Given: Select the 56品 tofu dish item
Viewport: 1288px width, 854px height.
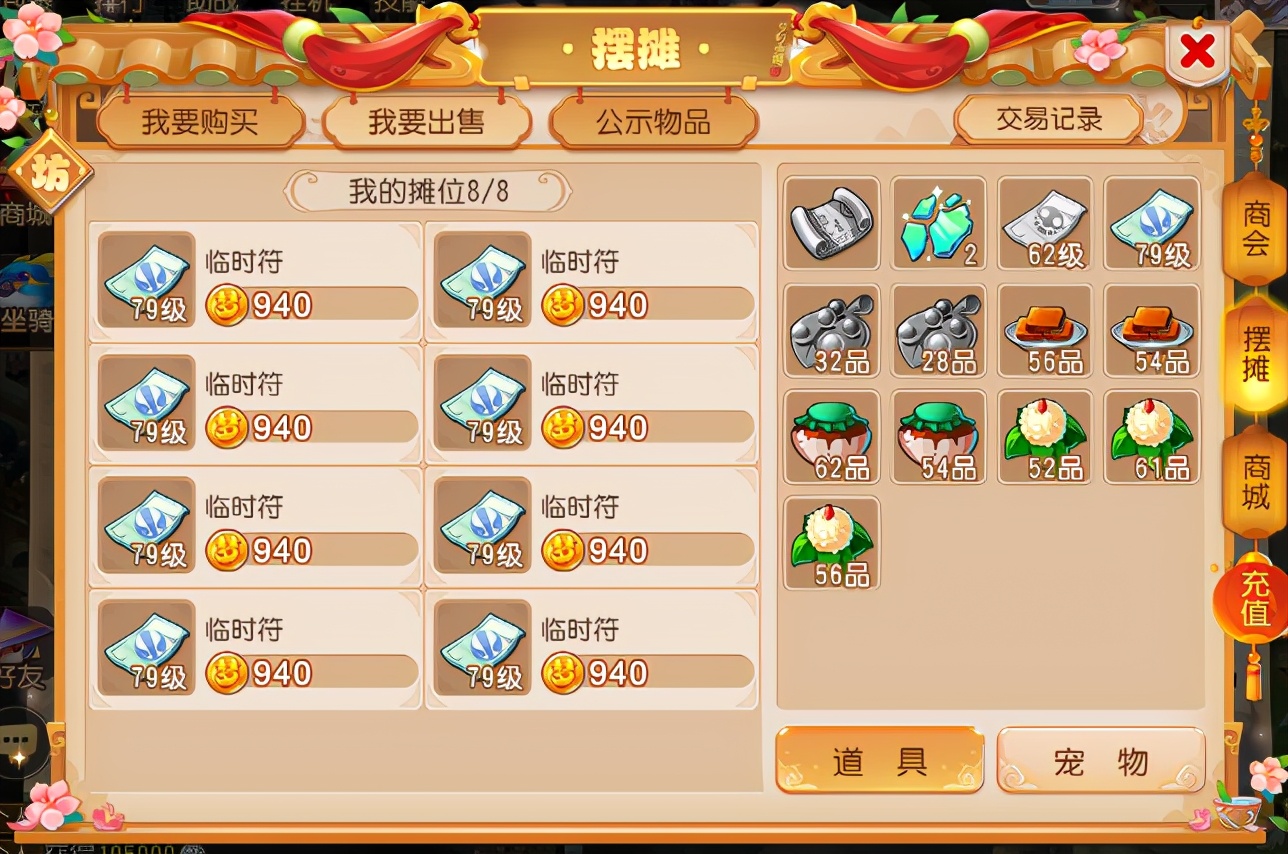Looking at the screenshot, I should tap(1044, 330).
